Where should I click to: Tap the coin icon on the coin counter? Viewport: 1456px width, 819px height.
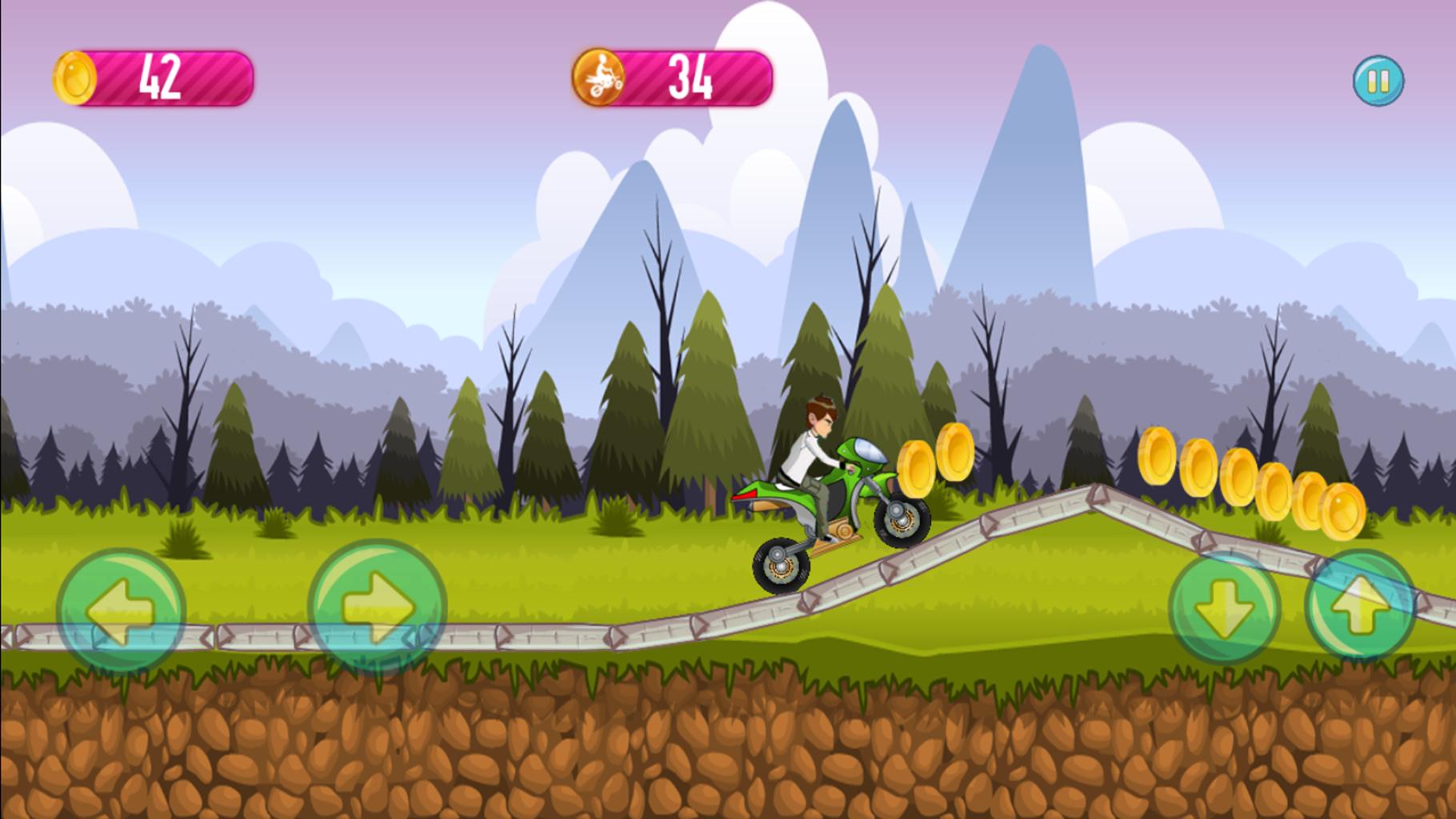tap(75, 78)
